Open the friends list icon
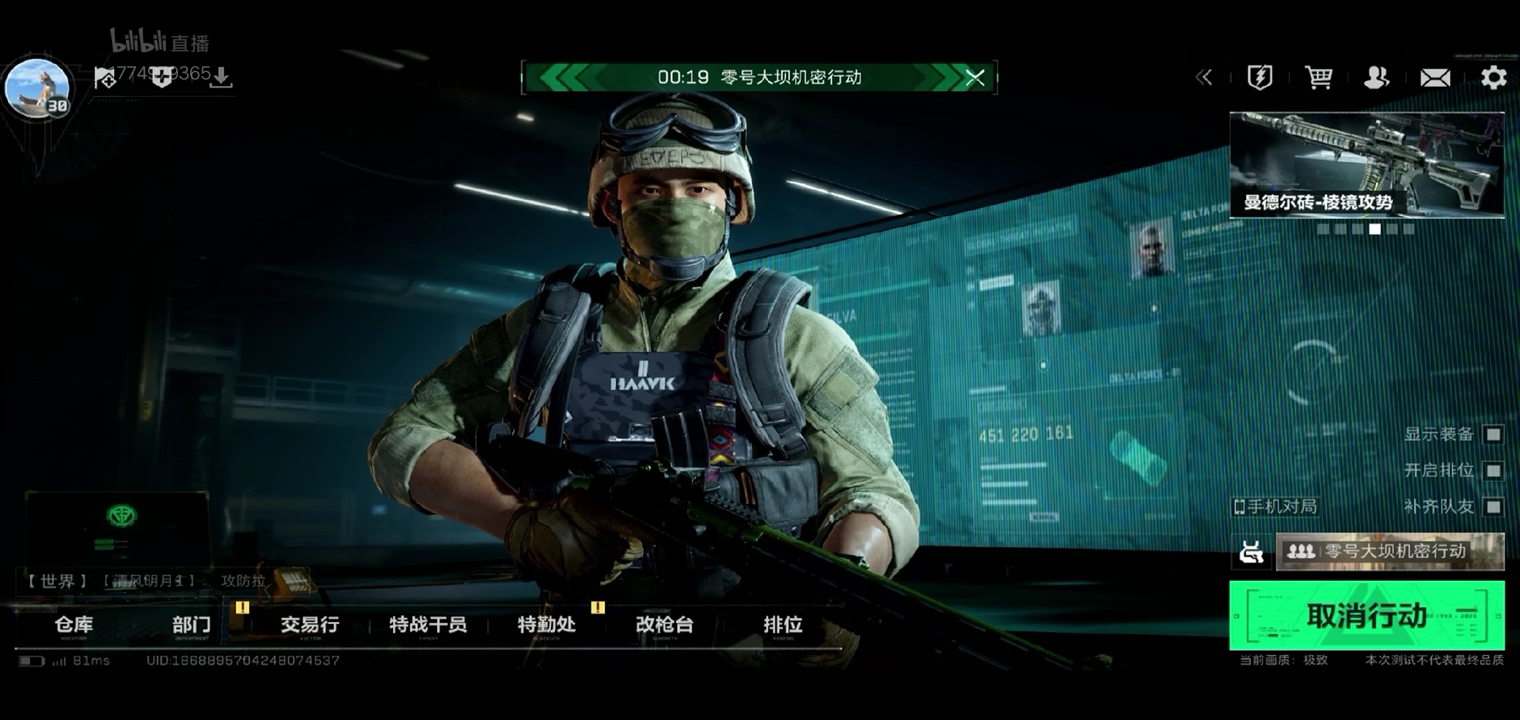The height and width of the screenshot is (720, 1520). 1377,78
